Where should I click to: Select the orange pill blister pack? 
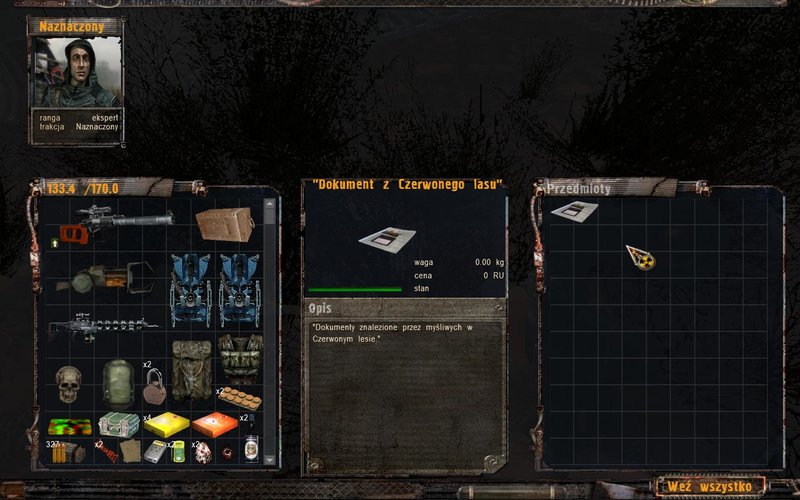pos(238,398)
